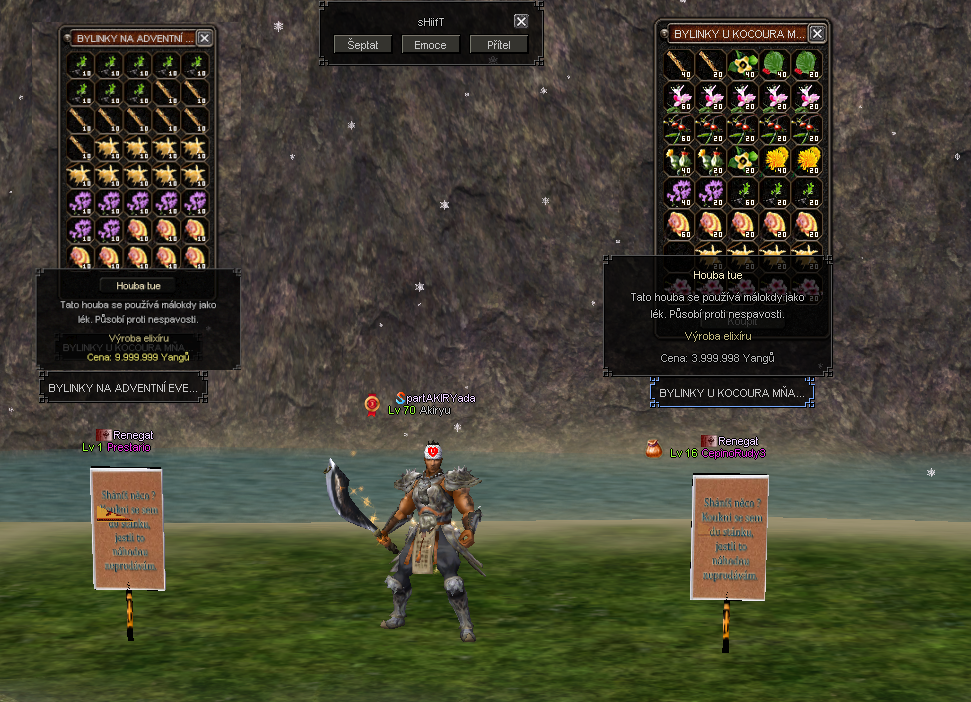Open the Bylinky na Adventní Eve shop sign
Screen dimensions: 971x702
123,388
